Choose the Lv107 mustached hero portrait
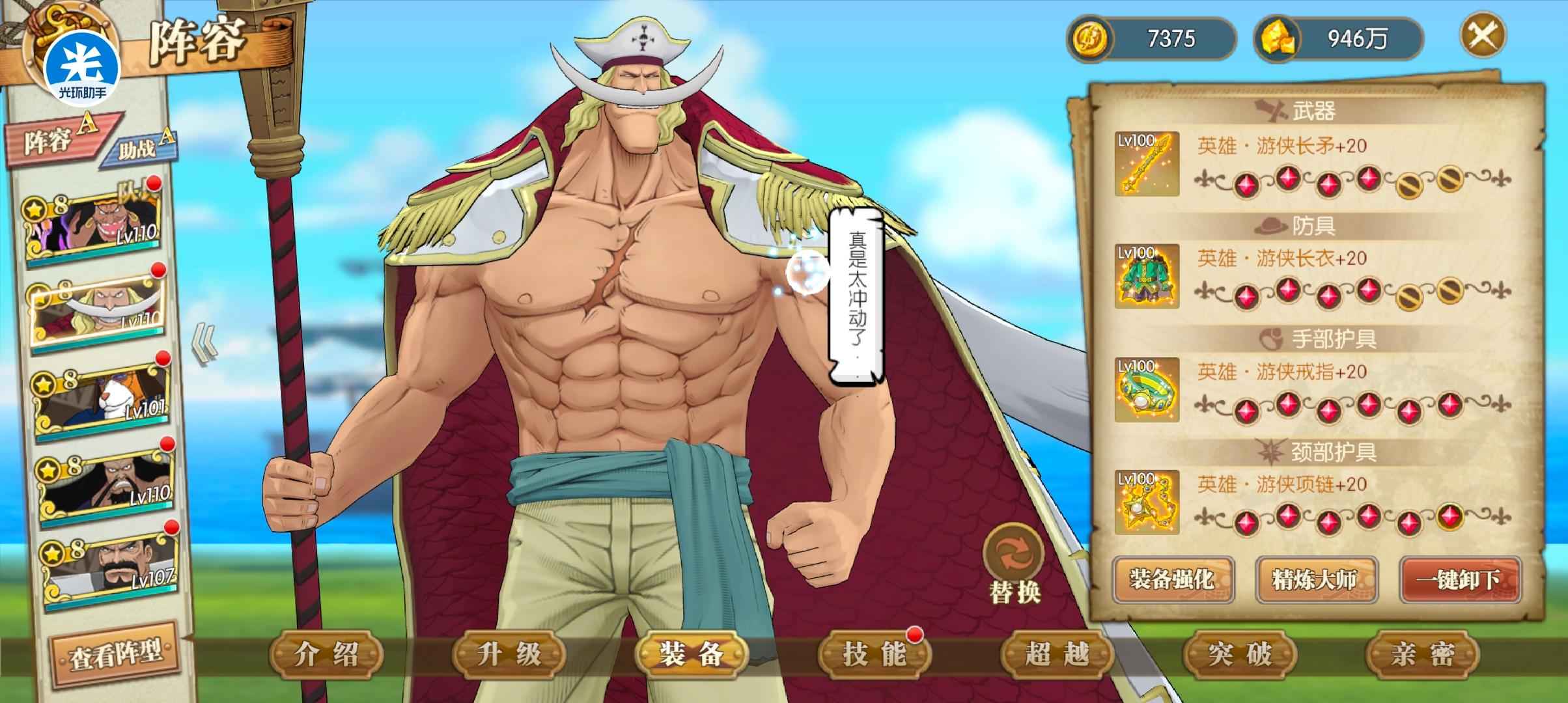This screenshot has height=703, width=1568. (109, 566)
